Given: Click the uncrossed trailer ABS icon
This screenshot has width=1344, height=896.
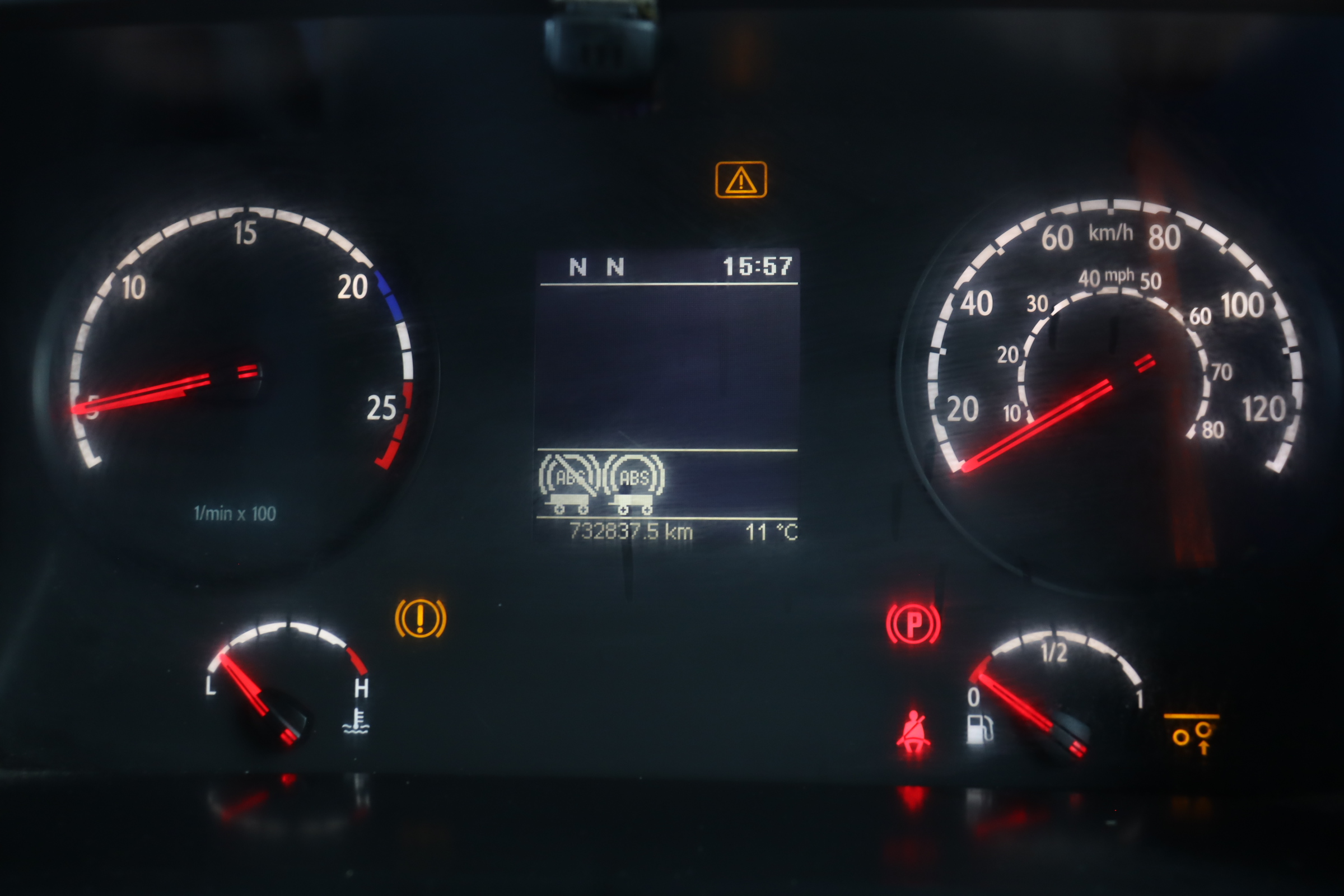Looking at the screenshot, I should pyautogui.click(x=633, y=483).
